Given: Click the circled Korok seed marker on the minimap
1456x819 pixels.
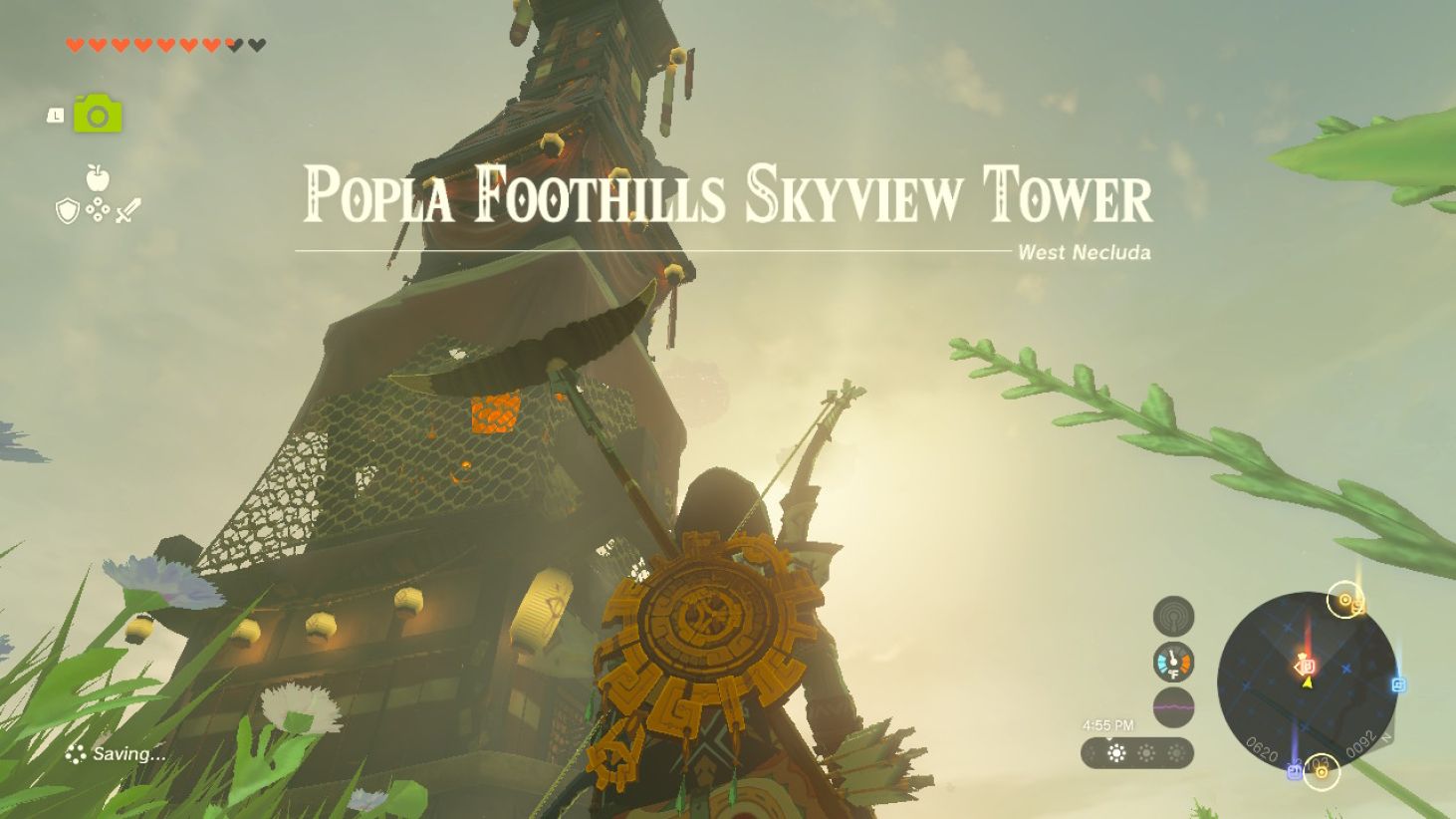Looking at the screenshot, I should [1344, 600].
